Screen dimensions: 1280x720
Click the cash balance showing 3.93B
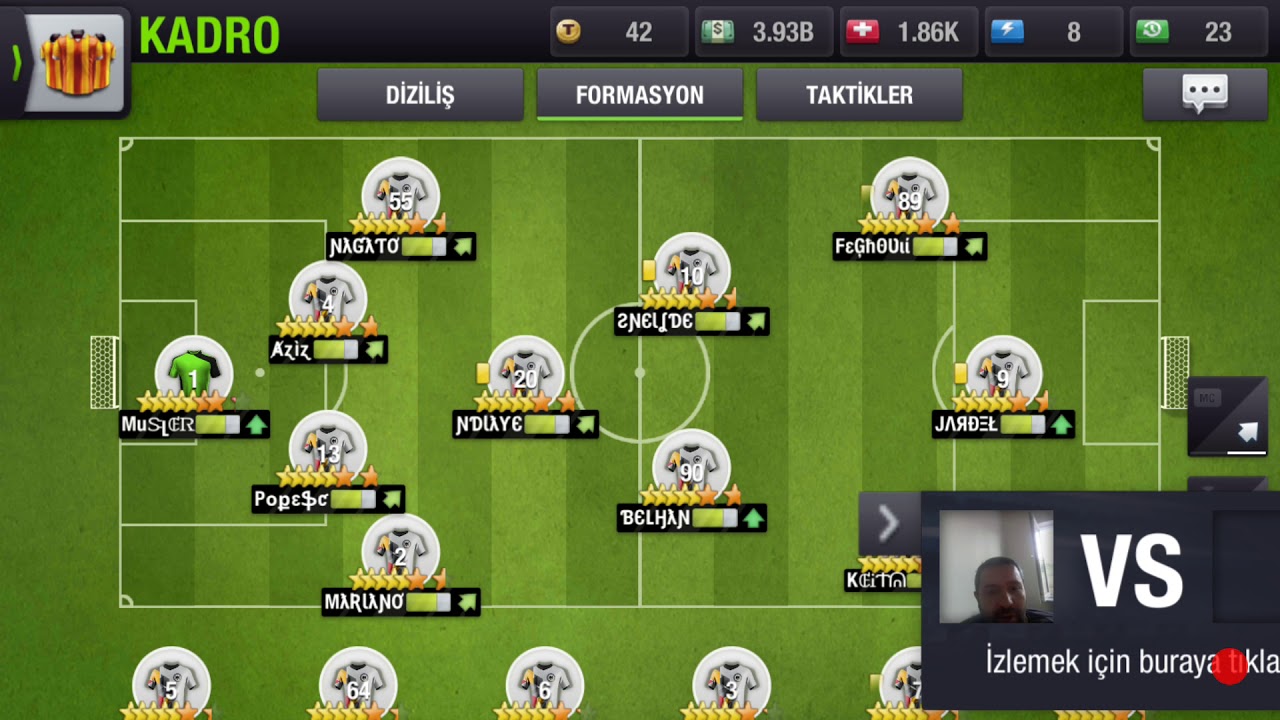point(764,32)
